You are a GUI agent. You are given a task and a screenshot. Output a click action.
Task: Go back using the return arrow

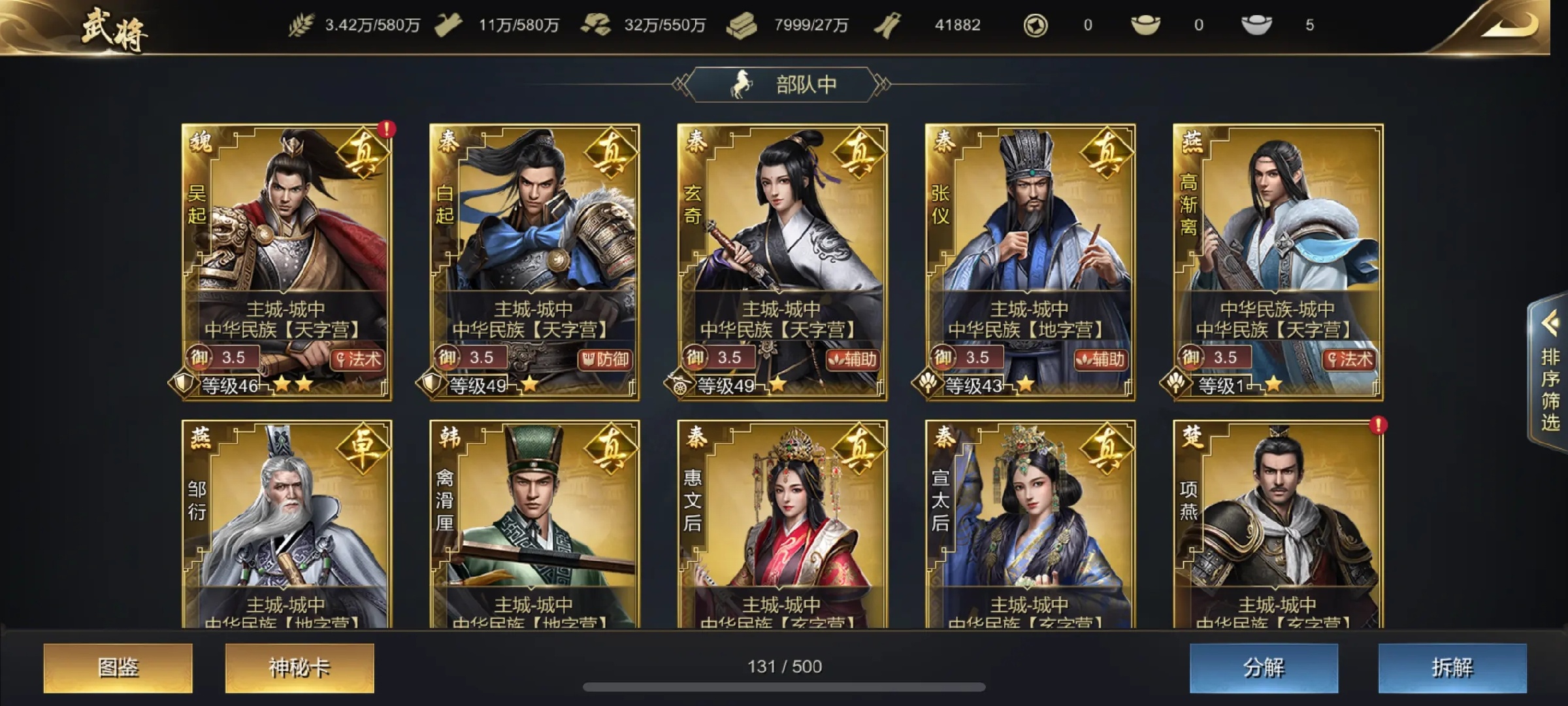(1516, 26)
